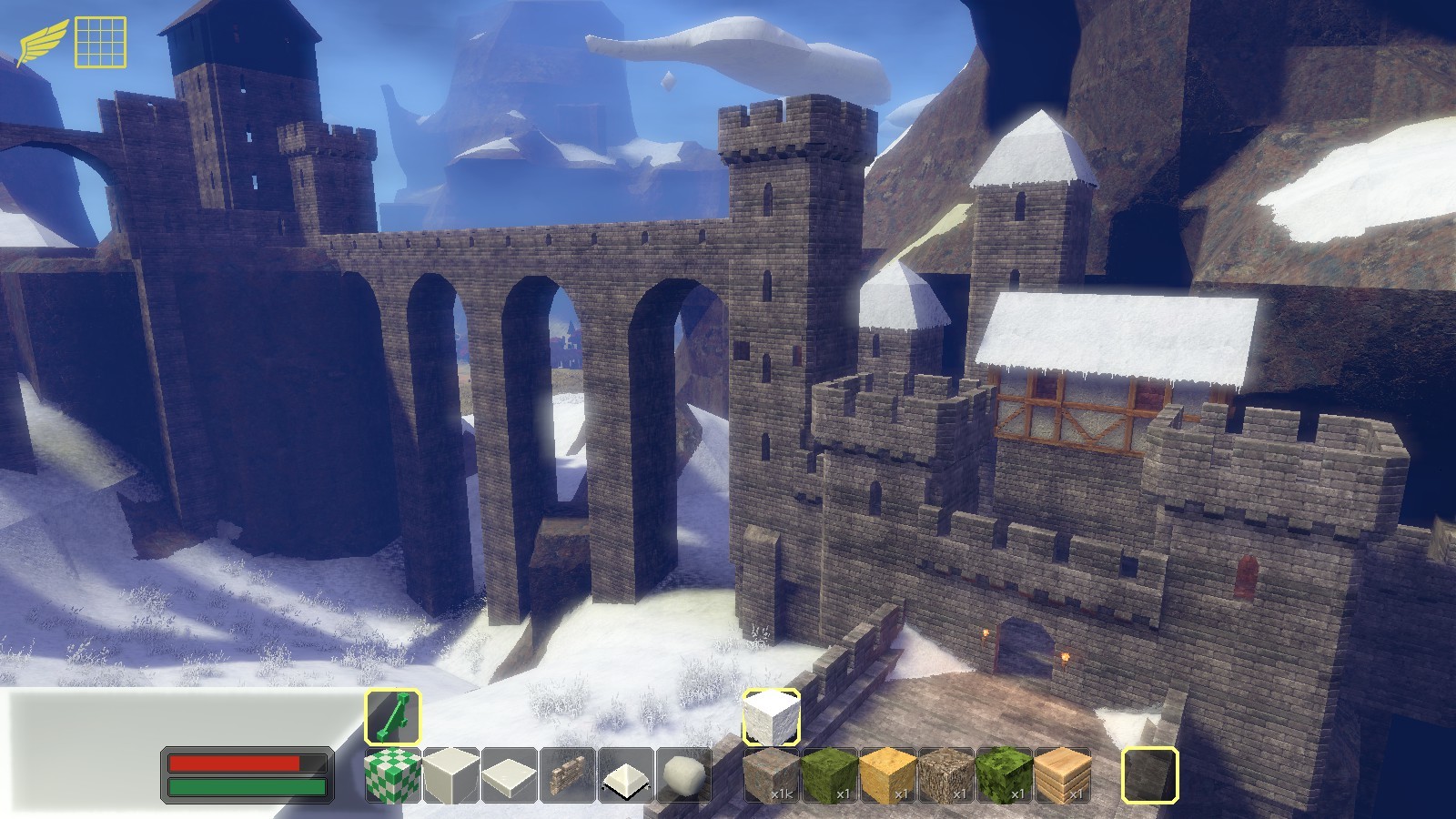Select the rough bark-textured block
This screenshot has width=1456, height=819.
(946, 775)
